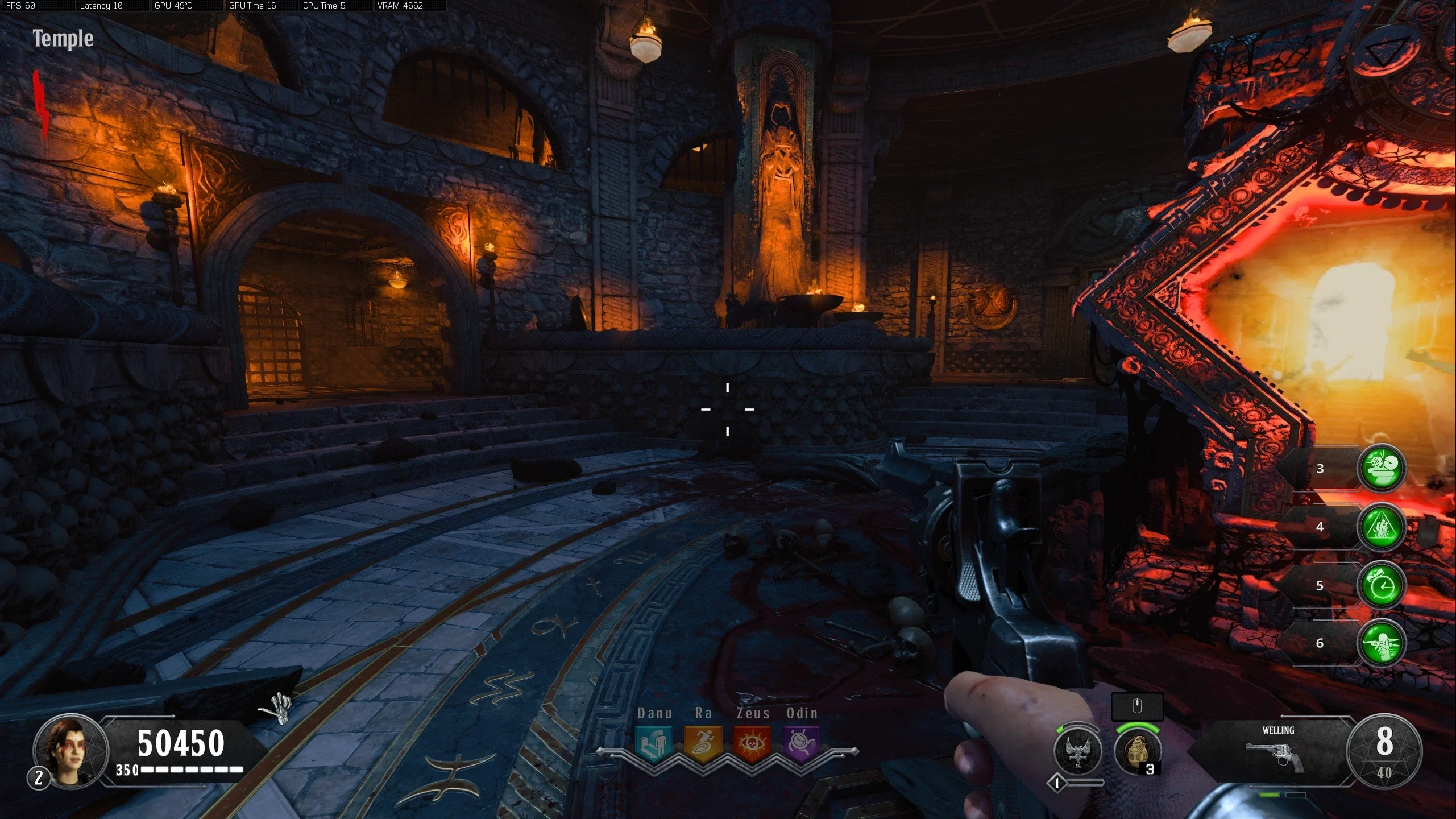Viewport: 1456px width, 819px height.
Task: Activate the winged special weapon icon
Action: [1077, 751]
